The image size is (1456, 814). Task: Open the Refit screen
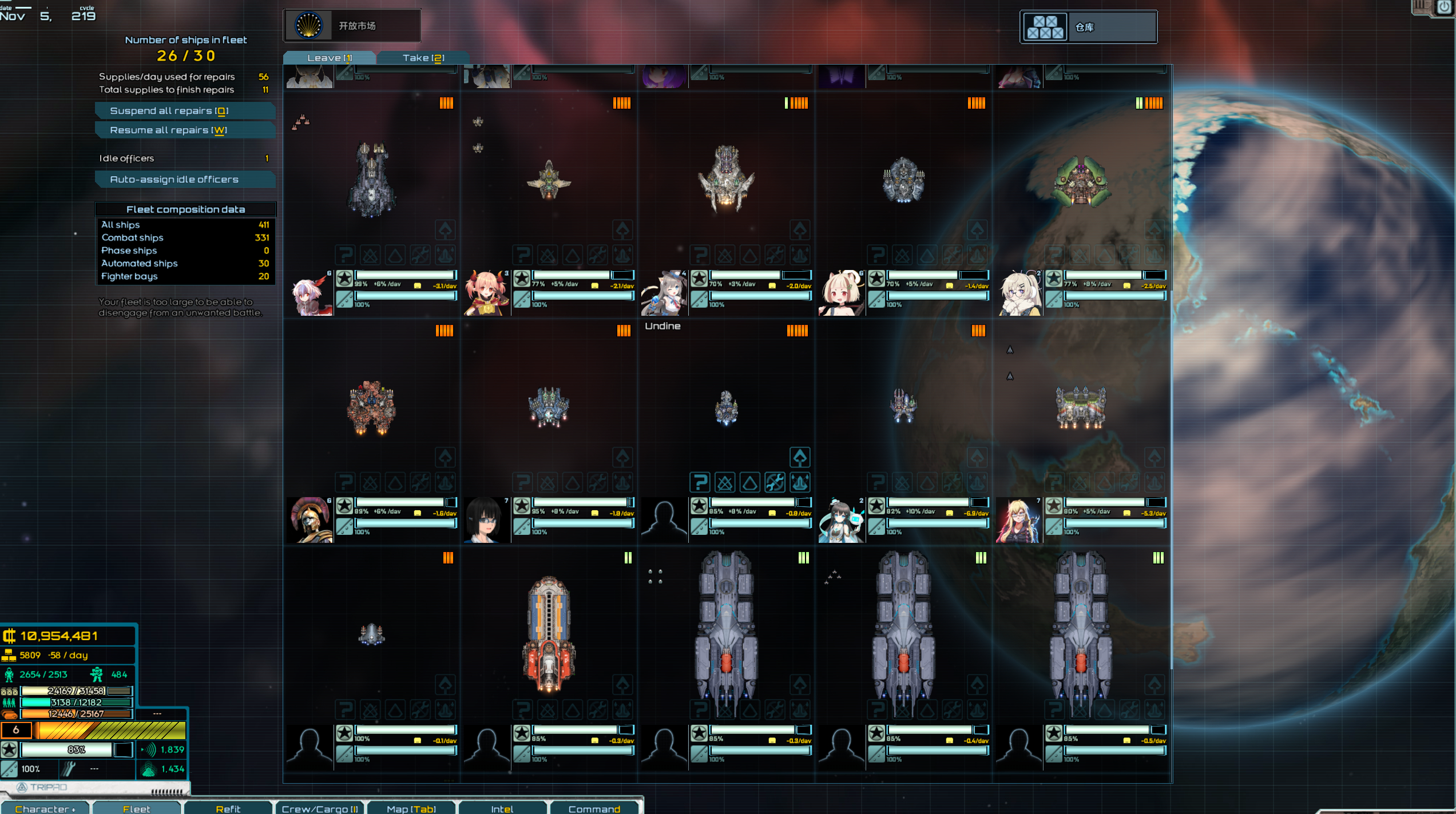tap(228, 808)
